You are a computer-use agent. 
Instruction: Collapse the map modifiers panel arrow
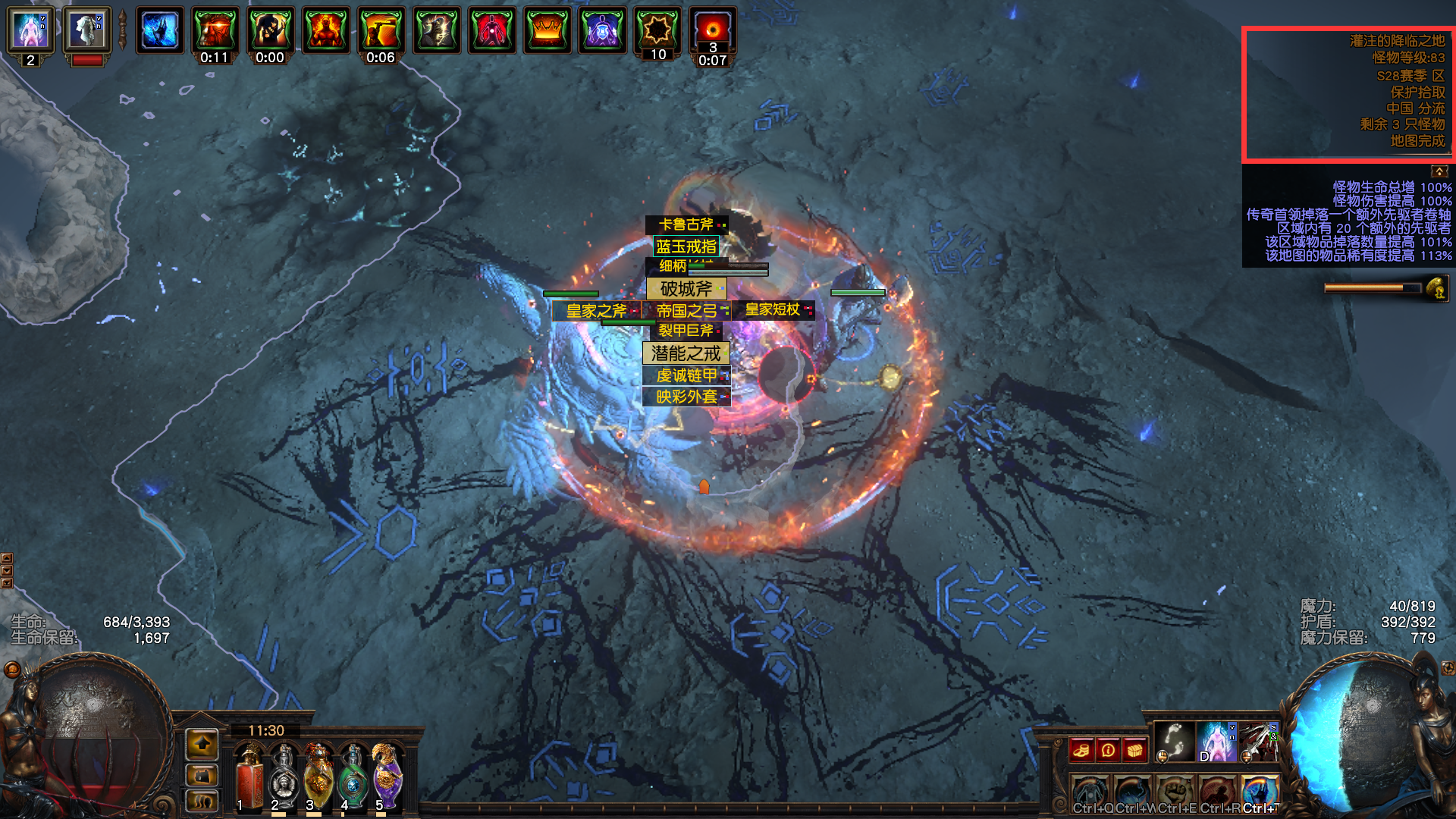point(1439,171)
